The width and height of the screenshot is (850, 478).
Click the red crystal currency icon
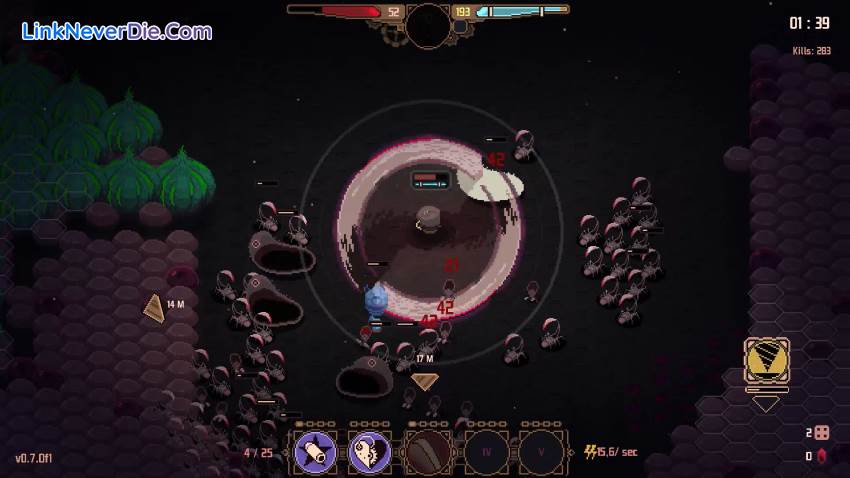point(822,457)
